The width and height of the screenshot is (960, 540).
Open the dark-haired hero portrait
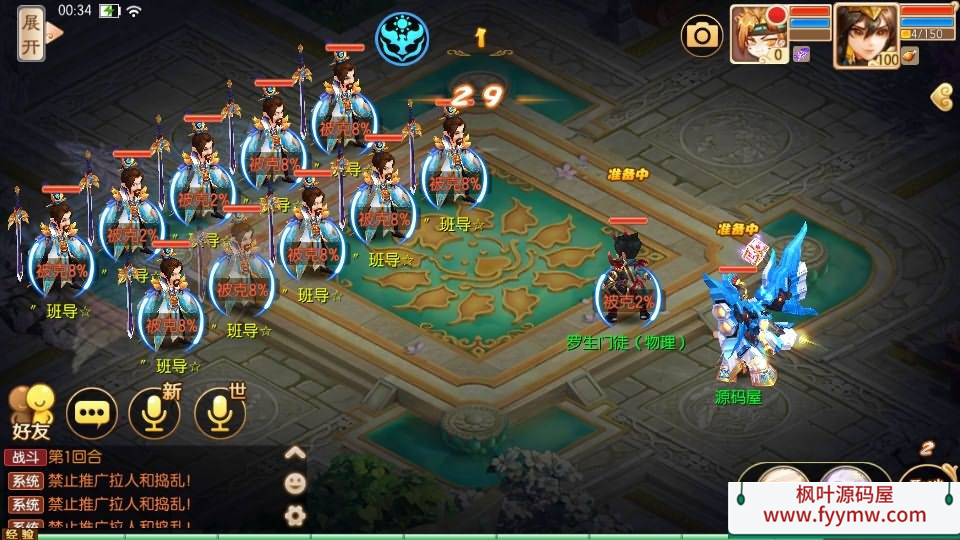point(865,33)
